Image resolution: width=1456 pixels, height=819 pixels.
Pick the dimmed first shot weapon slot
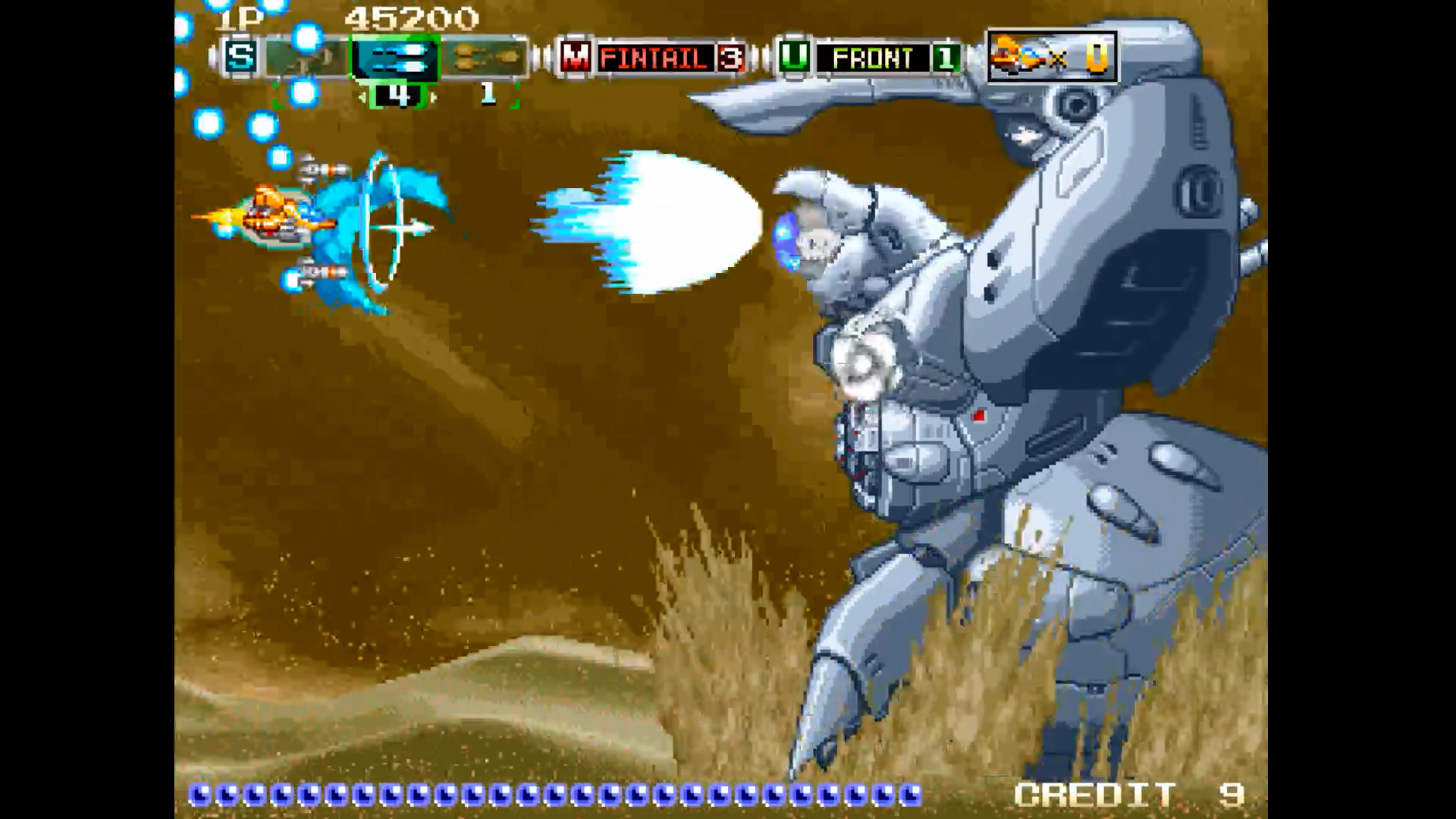click(306, 58)
